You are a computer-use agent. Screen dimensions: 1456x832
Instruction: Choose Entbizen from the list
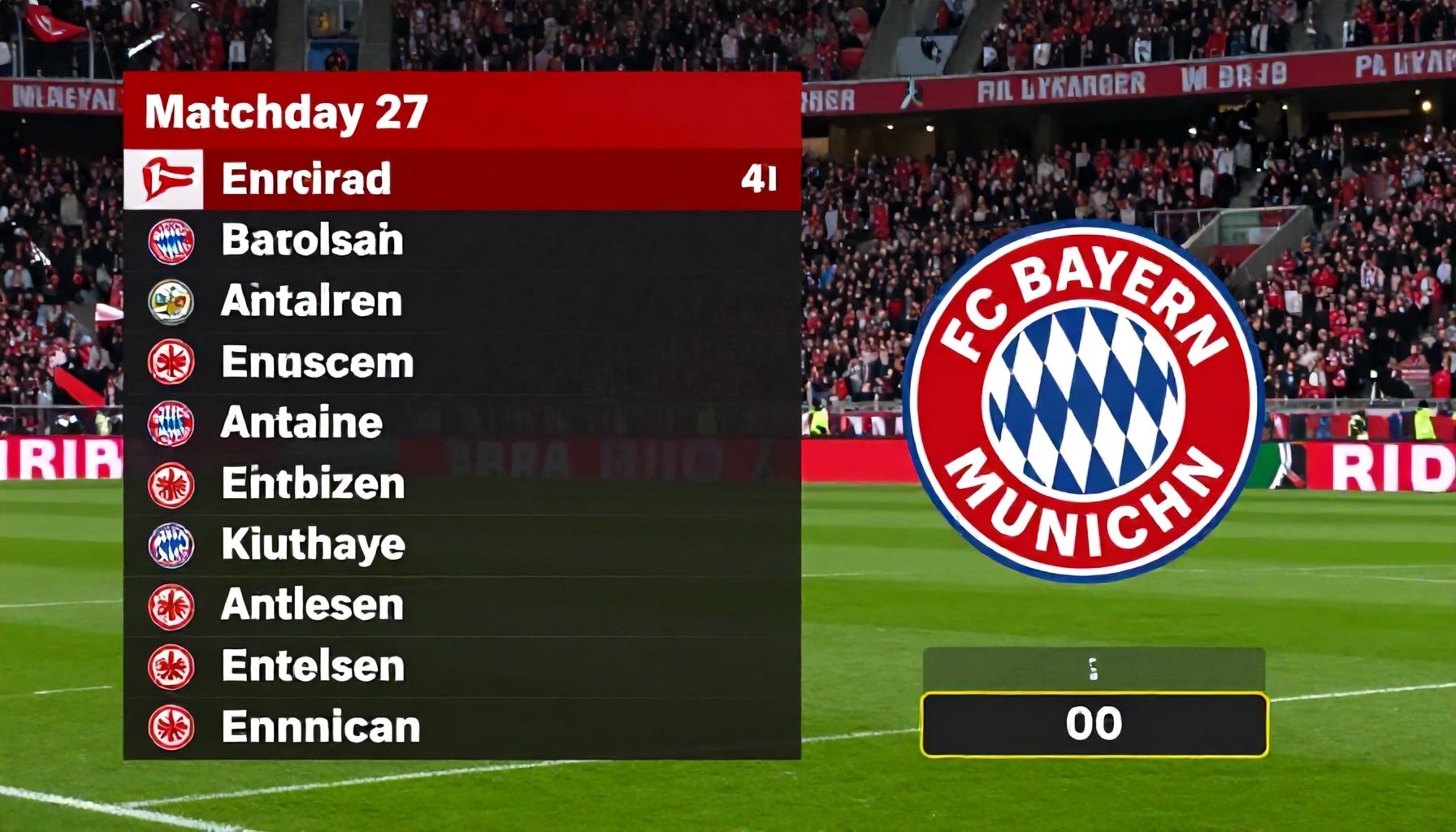461,484
